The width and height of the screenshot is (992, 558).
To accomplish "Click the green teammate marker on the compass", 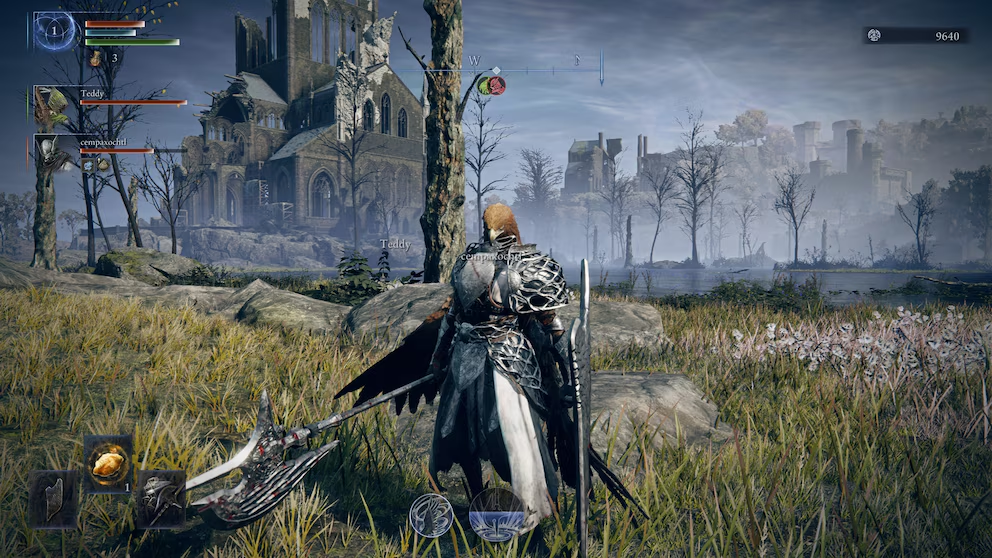I will [484, 85].
